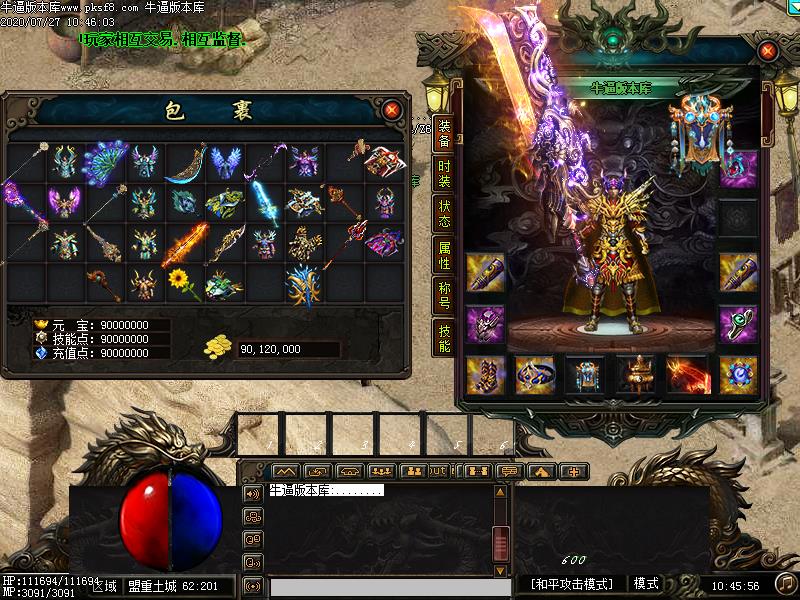Close the character equipment panel
Screen dimensions: 800x600
(x=768, y=50)
